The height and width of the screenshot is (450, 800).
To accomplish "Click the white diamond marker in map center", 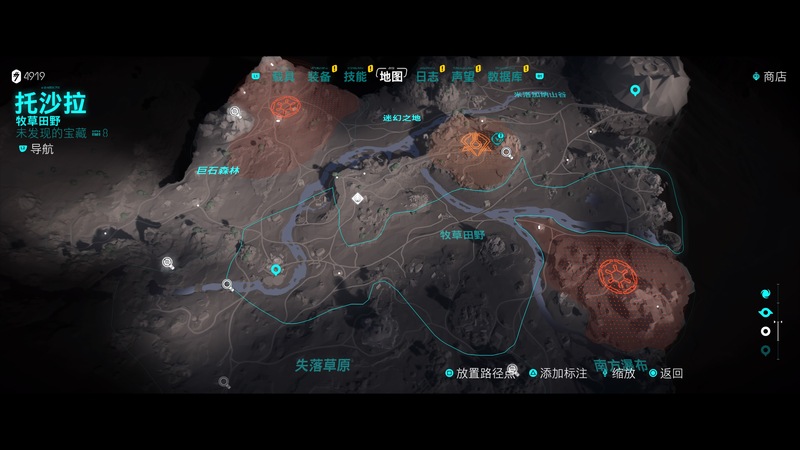I will (357, 199).
